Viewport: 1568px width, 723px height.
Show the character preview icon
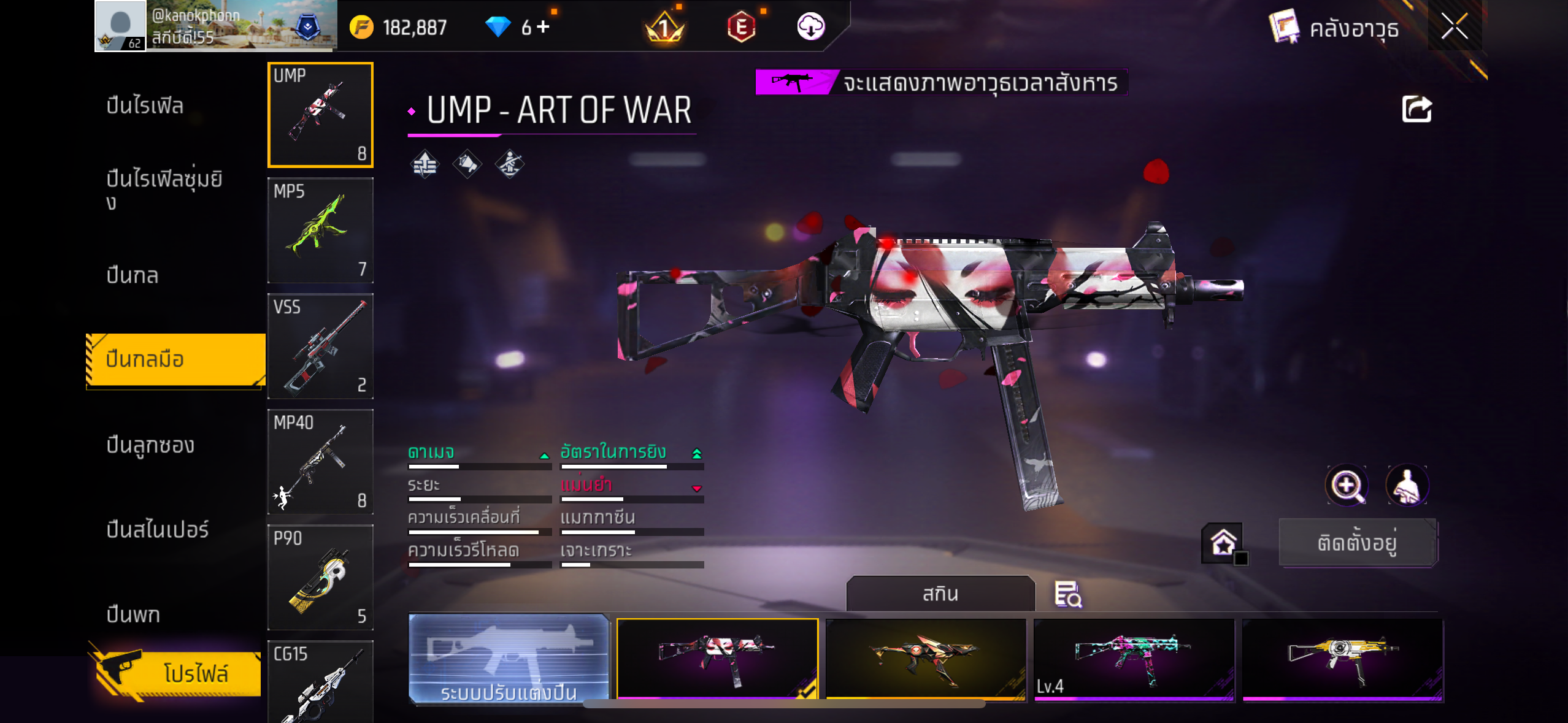(1407, 486)
